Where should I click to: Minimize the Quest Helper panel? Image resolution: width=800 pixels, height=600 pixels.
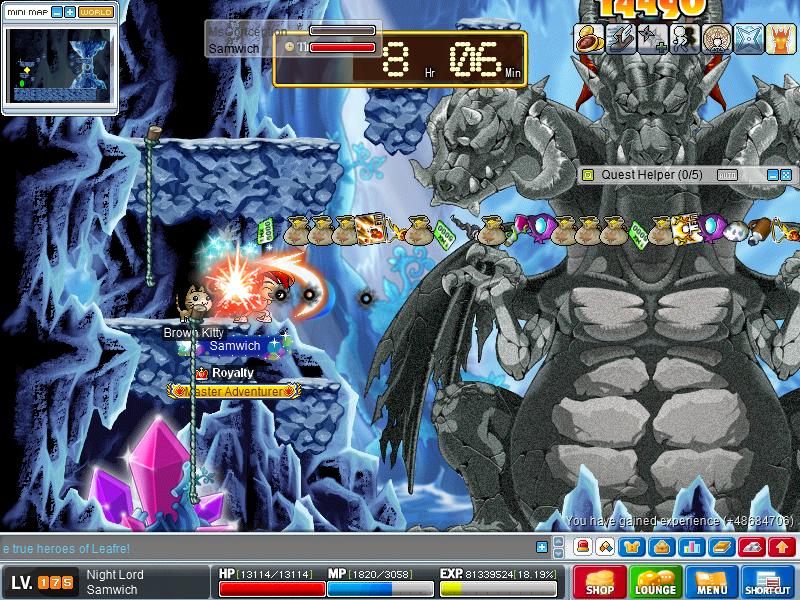coord(772,174)
